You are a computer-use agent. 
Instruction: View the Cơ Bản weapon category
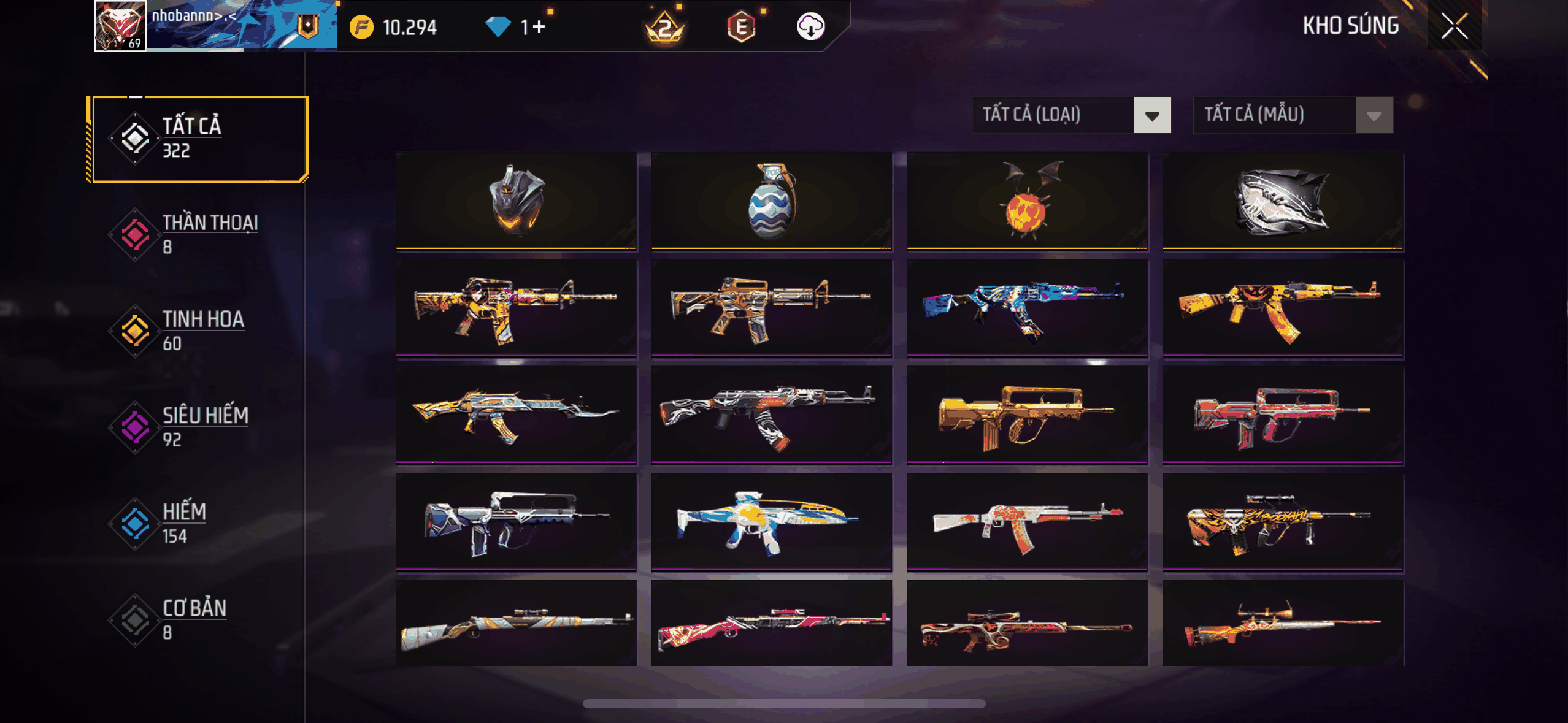point(198,619)
